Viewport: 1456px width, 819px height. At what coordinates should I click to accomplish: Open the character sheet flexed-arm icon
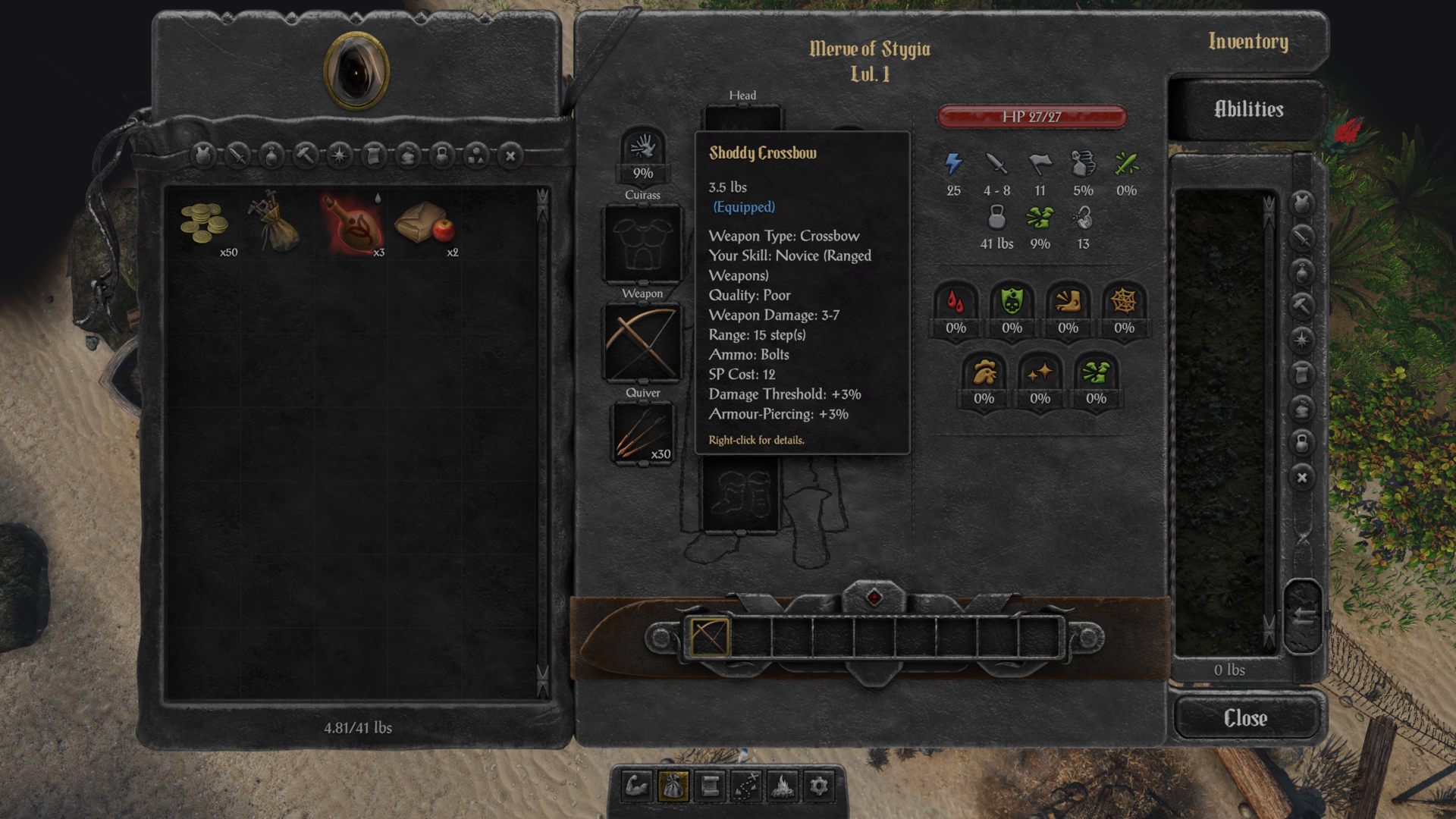[637, 786]
